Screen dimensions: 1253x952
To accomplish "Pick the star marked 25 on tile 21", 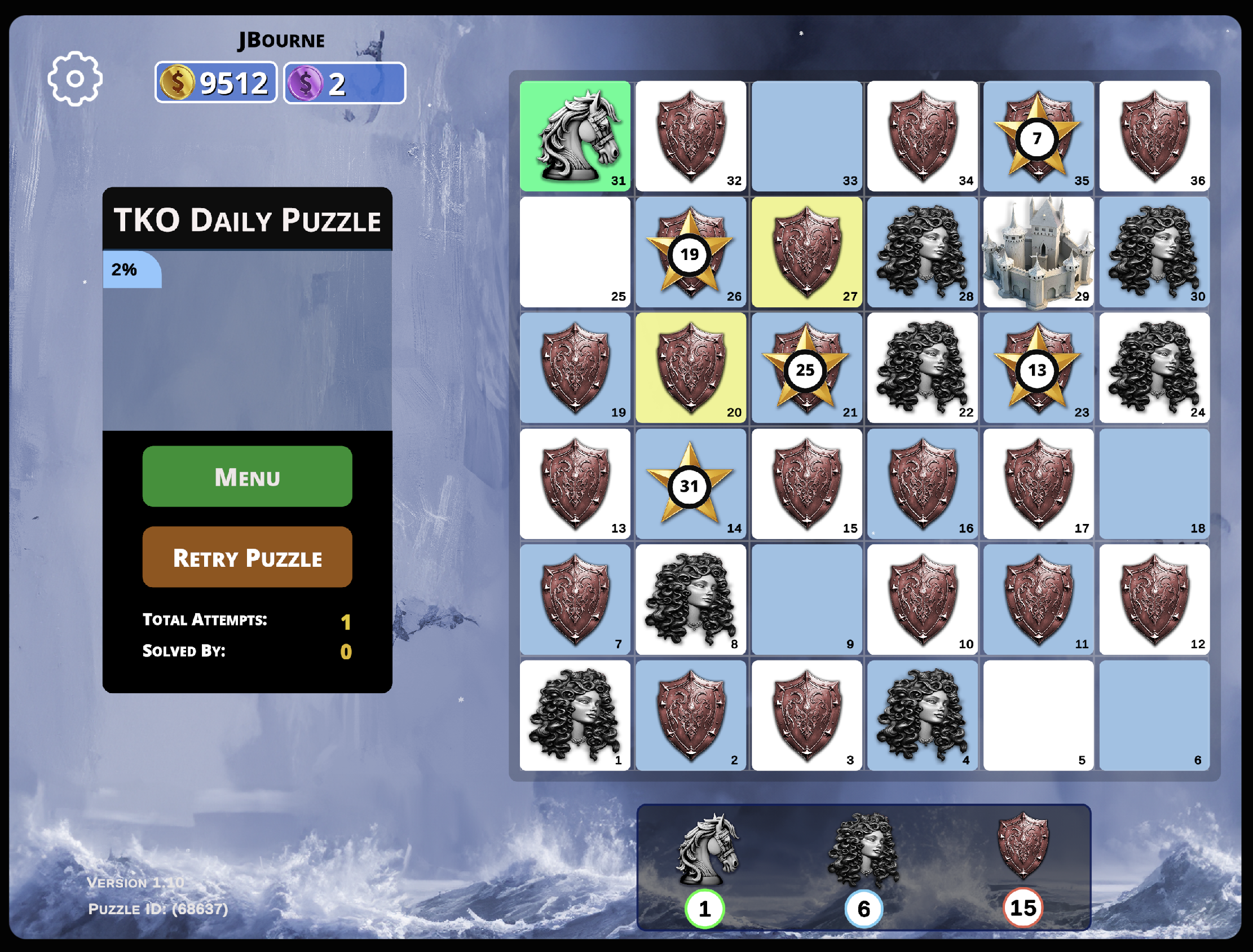I will [805, 370].
